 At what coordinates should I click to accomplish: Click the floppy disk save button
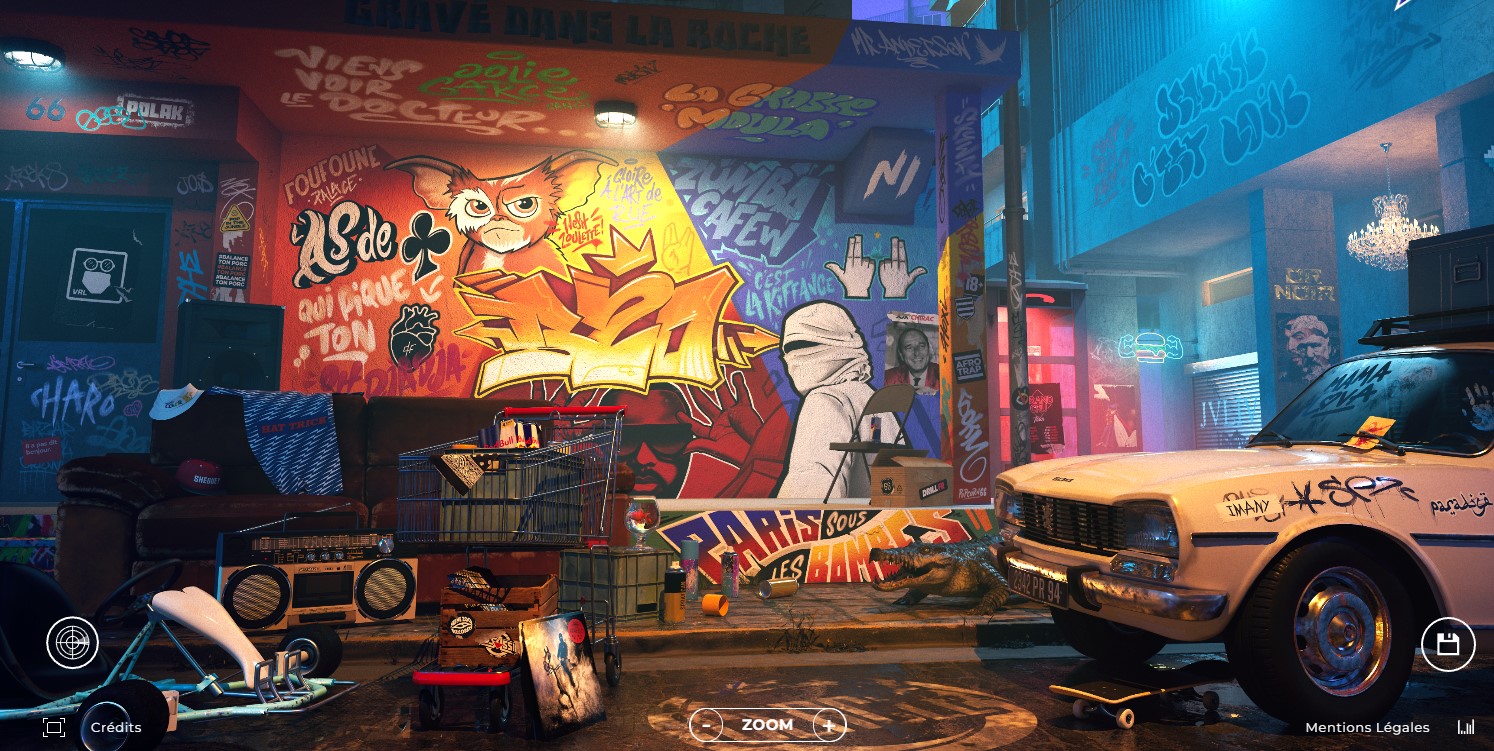coord(1448,644)
